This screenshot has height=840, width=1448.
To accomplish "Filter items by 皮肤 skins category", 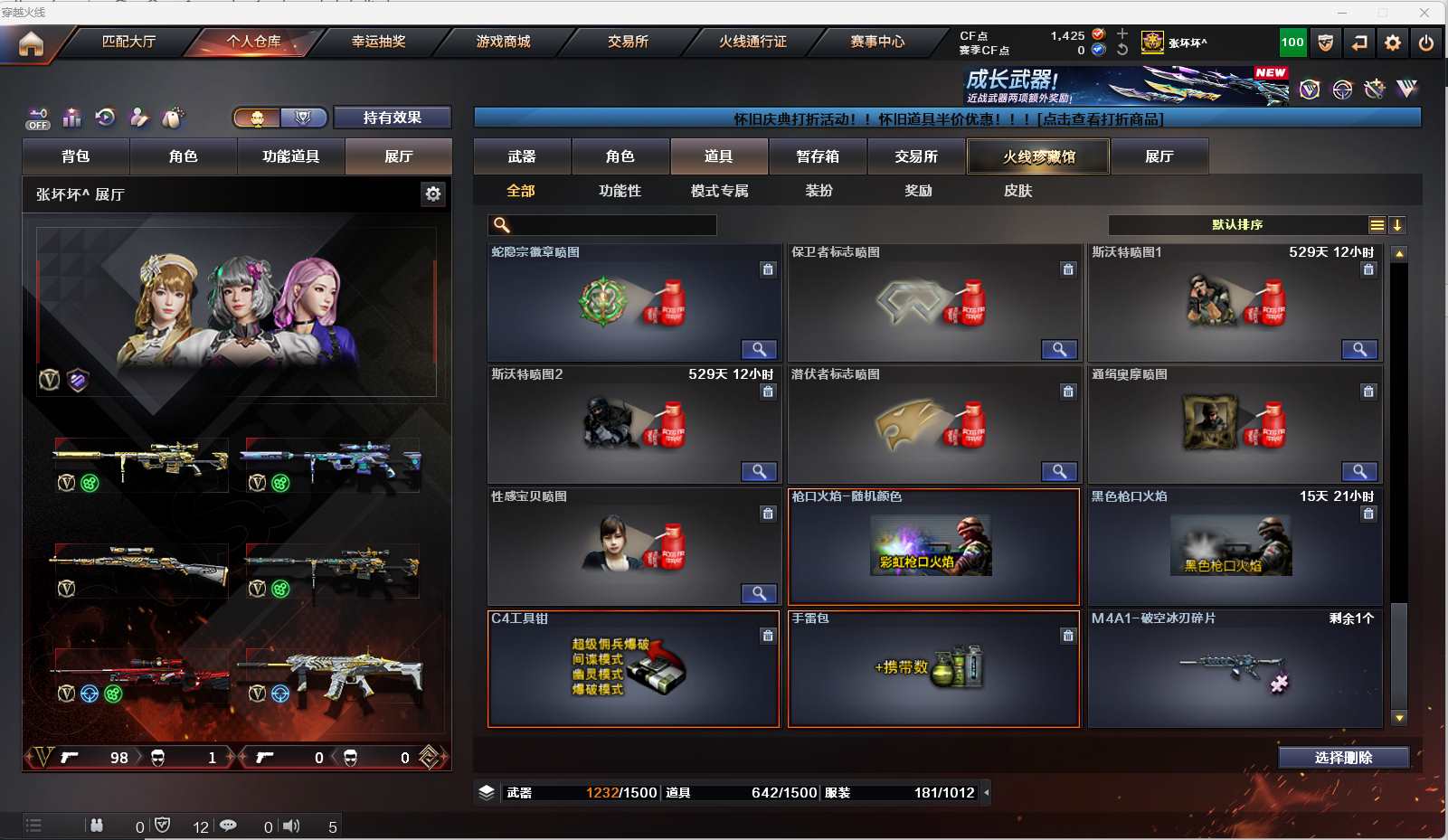I will [x=1017, y=191].
